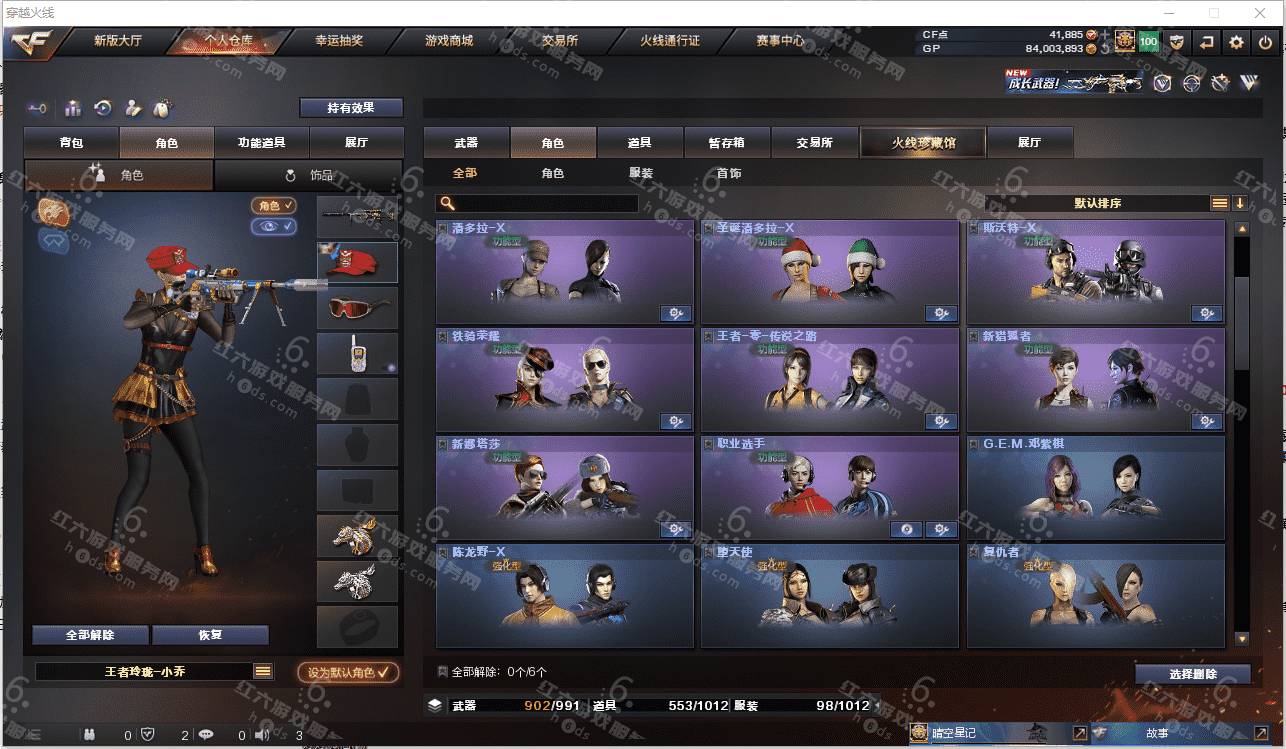Viewport: 1286px width, 749px height.
Task: Open the 火线通行证 battle pass menu
Action: (669, 41)
